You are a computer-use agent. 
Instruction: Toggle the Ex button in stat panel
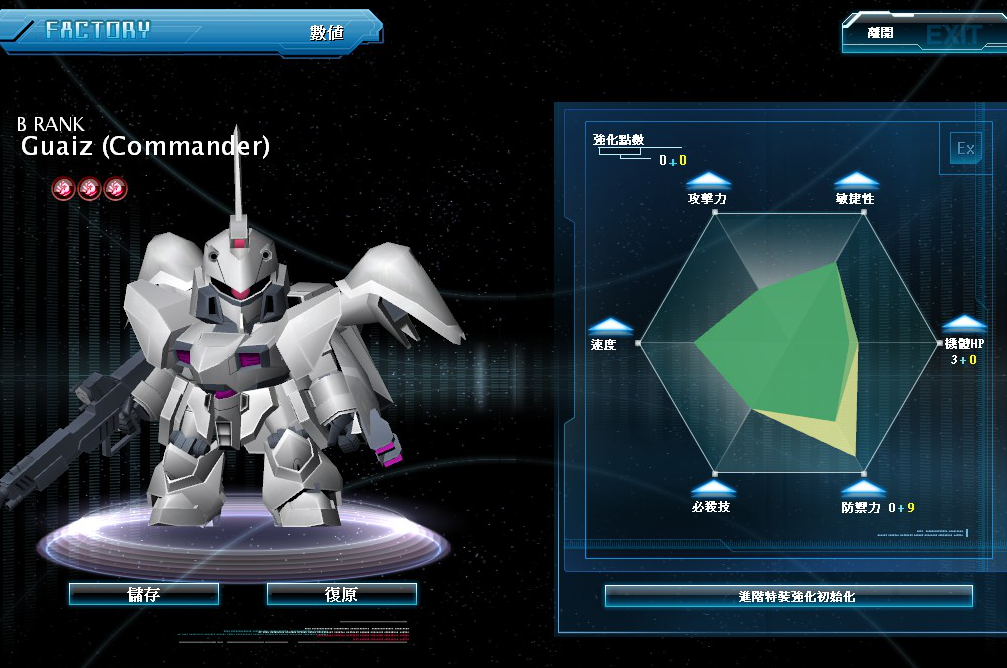tap(965, 149)
